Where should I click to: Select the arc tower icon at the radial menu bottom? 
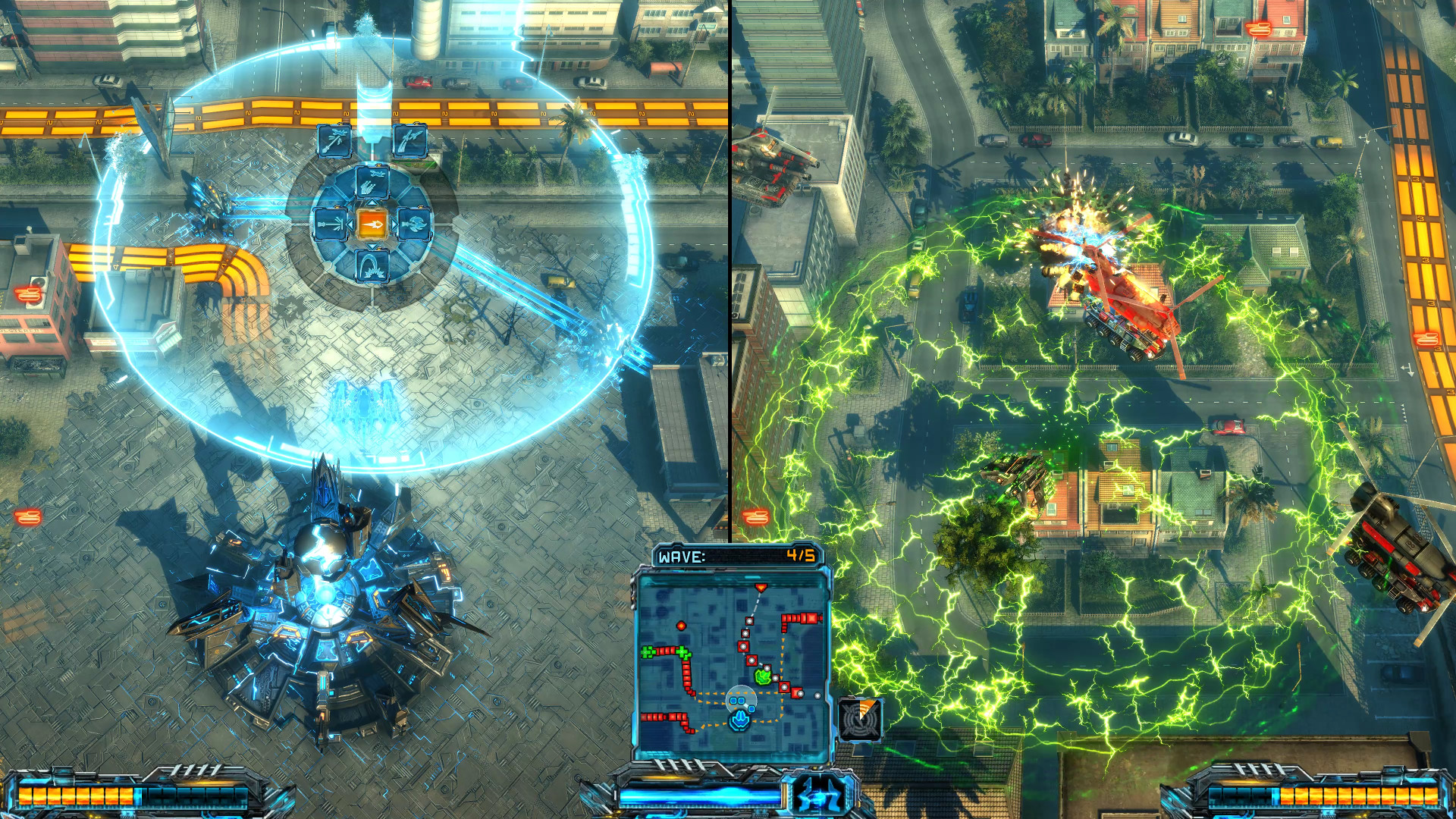point(373,265)
